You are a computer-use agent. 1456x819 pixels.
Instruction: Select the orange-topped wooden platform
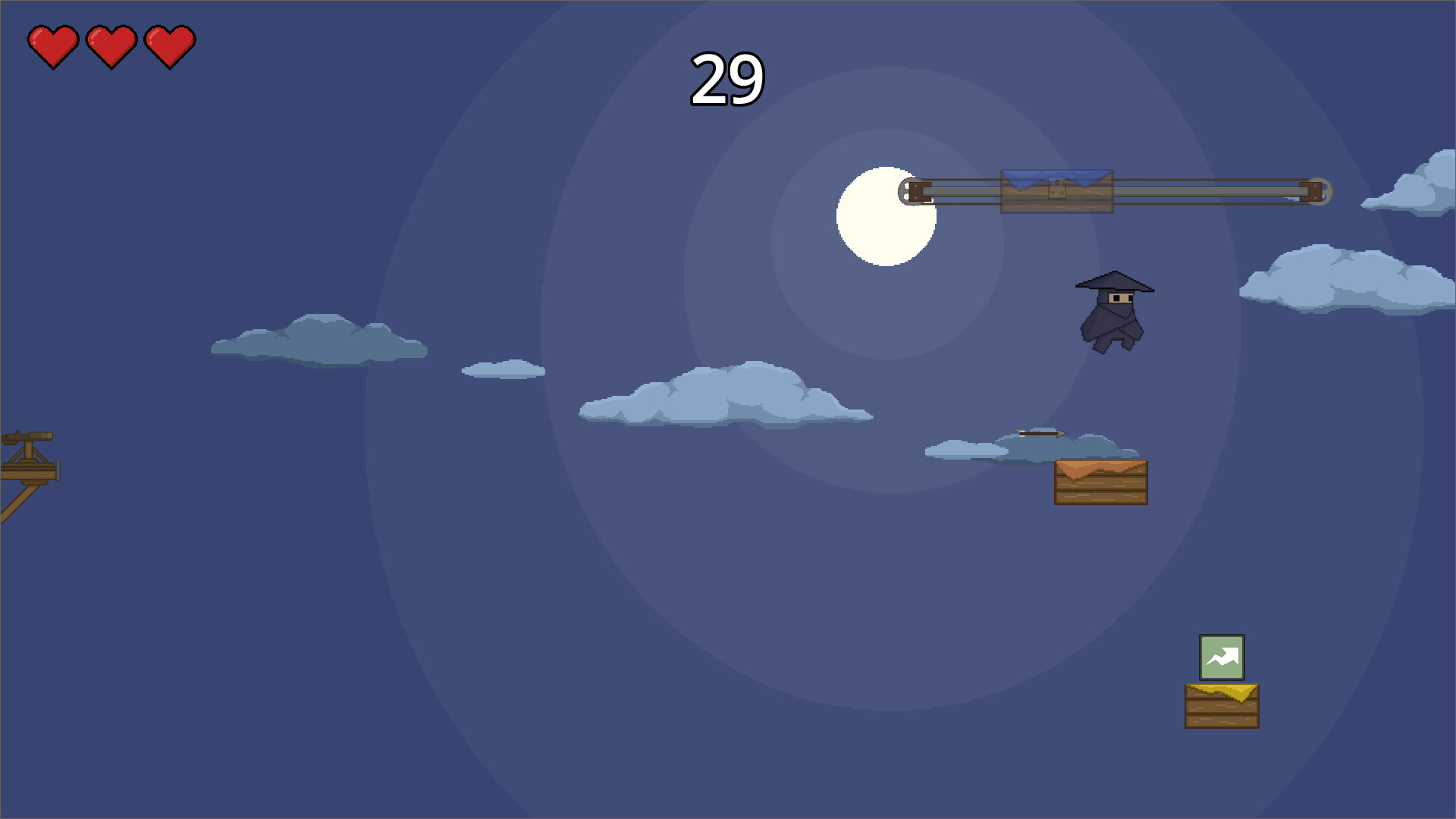pyautogui.click(x=1100, y=482)
